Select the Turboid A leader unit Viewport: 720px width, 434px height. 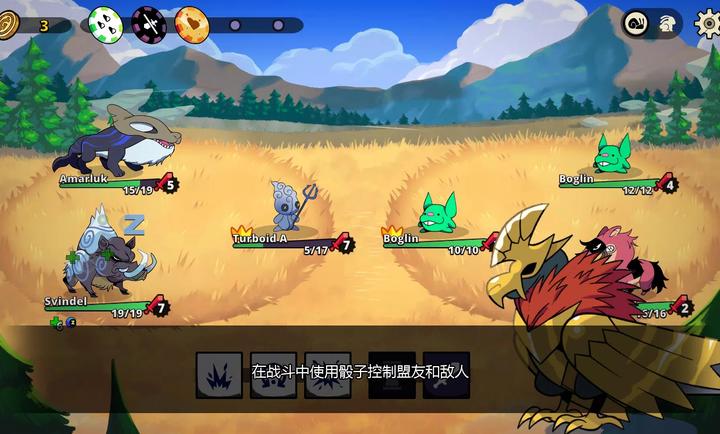[287, 207]
